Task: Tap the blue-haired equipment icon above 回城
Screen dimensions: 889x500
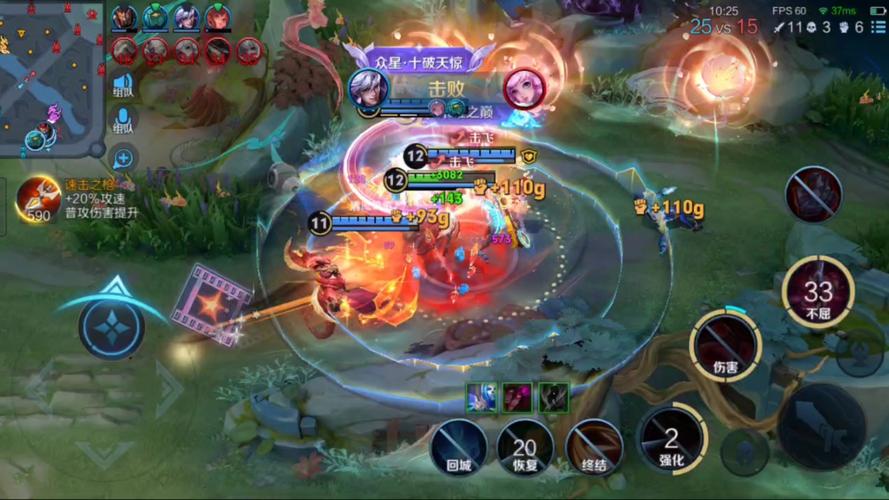Action: tap(481, 397)
